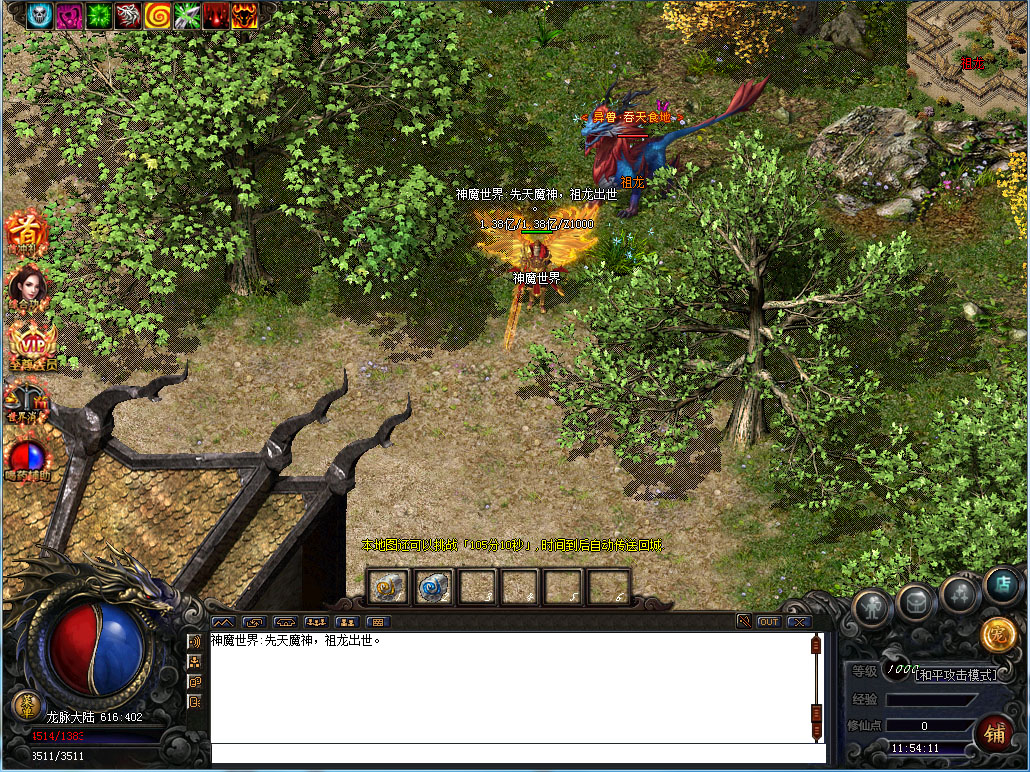Use the gold scroll in hotbar slot one
The width and height of the screenshot is (1030, 772).
(x=387, y=587)
